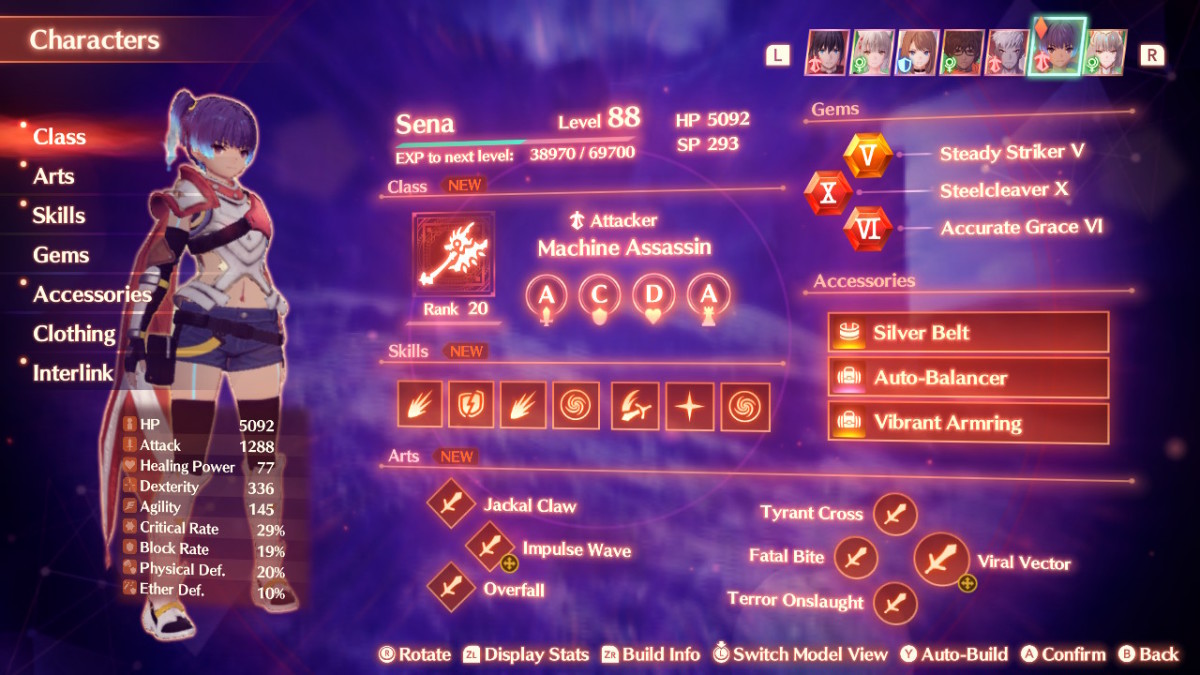
Task: Click the Tyrant Cross art icon
Action: click(895, 514)
